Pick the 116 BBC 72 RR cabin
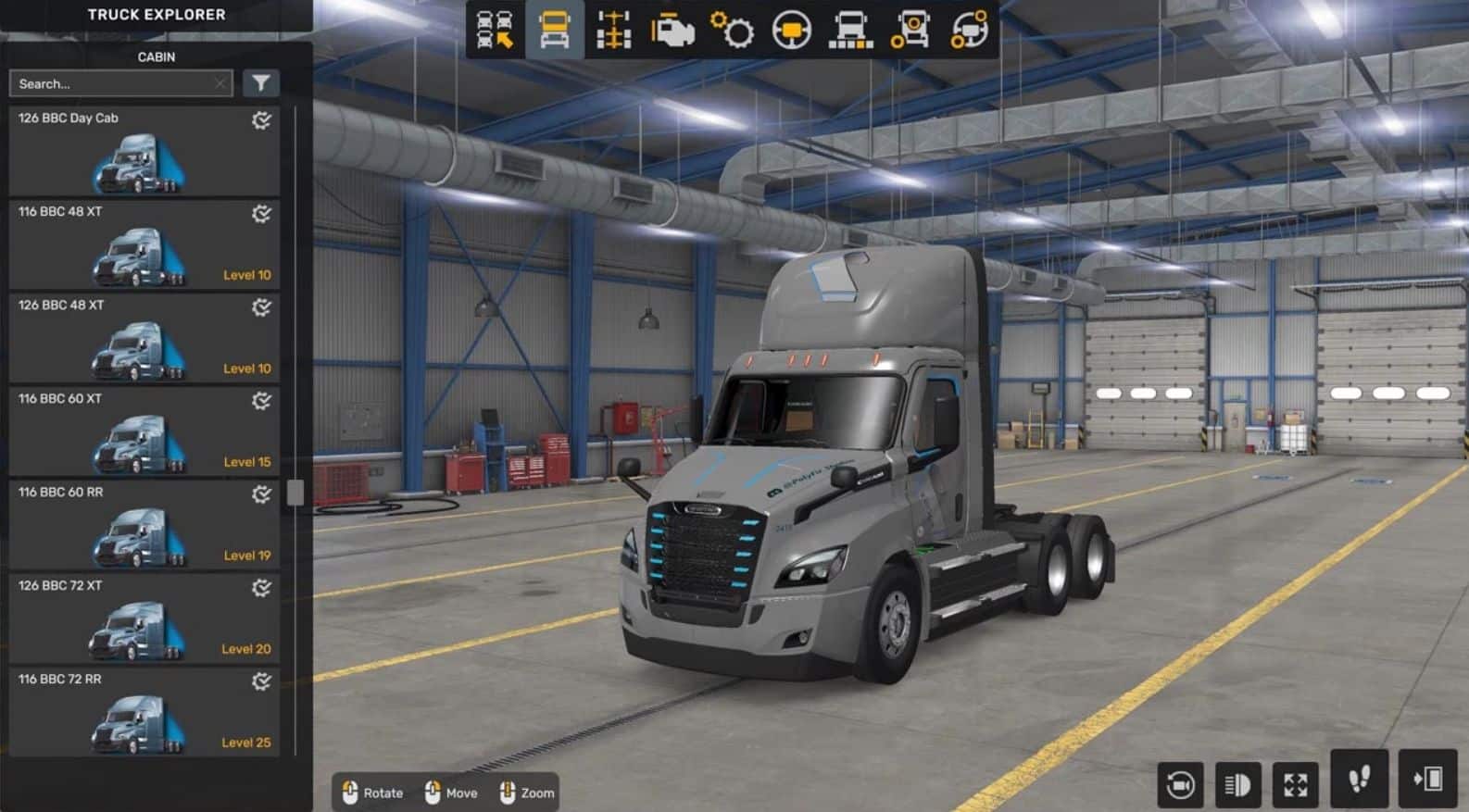The width and height of the screenshot is (1469, 812). point(144,712)
